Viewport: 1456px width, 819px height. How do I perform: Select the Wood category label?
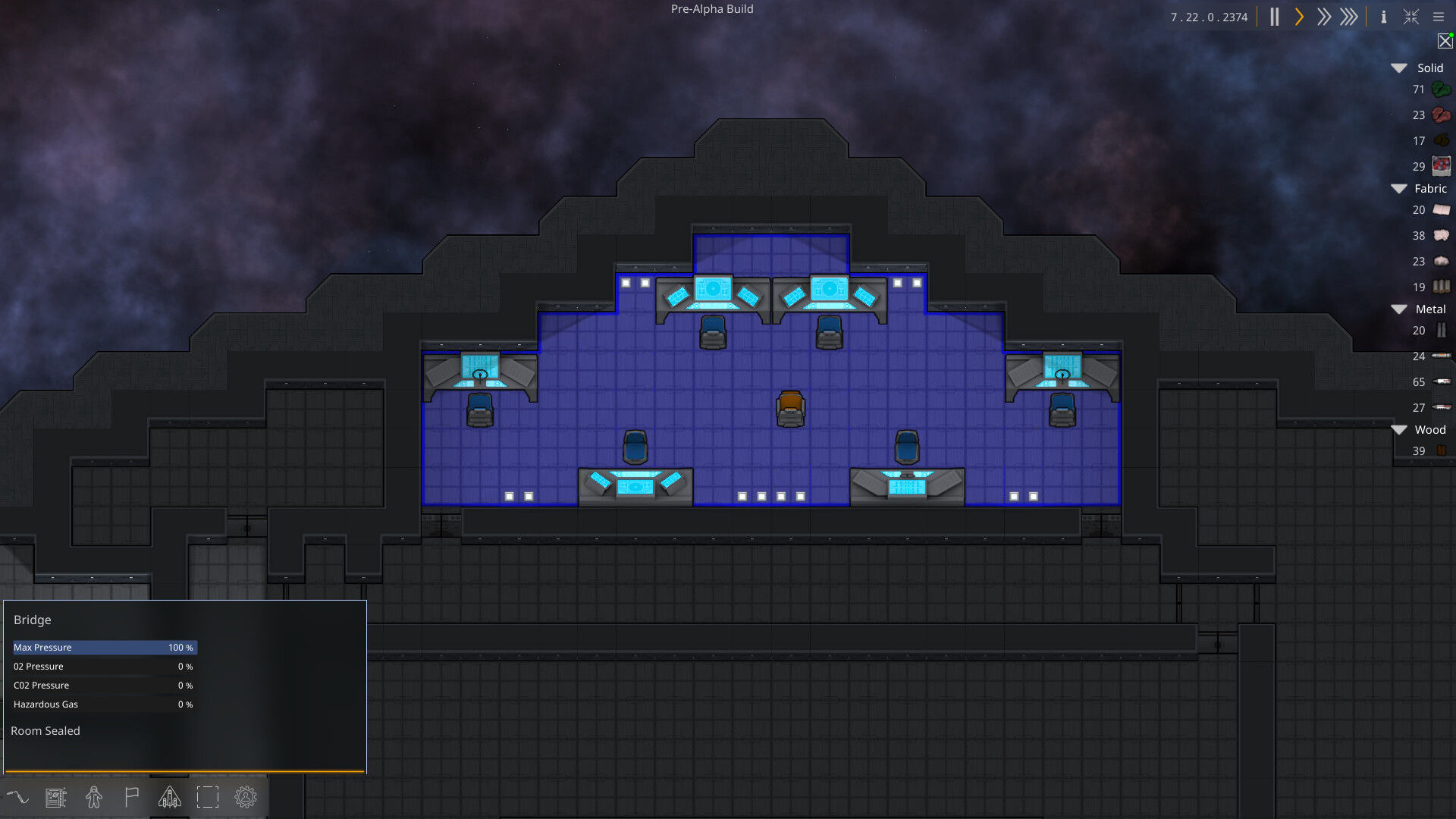pyautogui.click(x=1430, y=429)
